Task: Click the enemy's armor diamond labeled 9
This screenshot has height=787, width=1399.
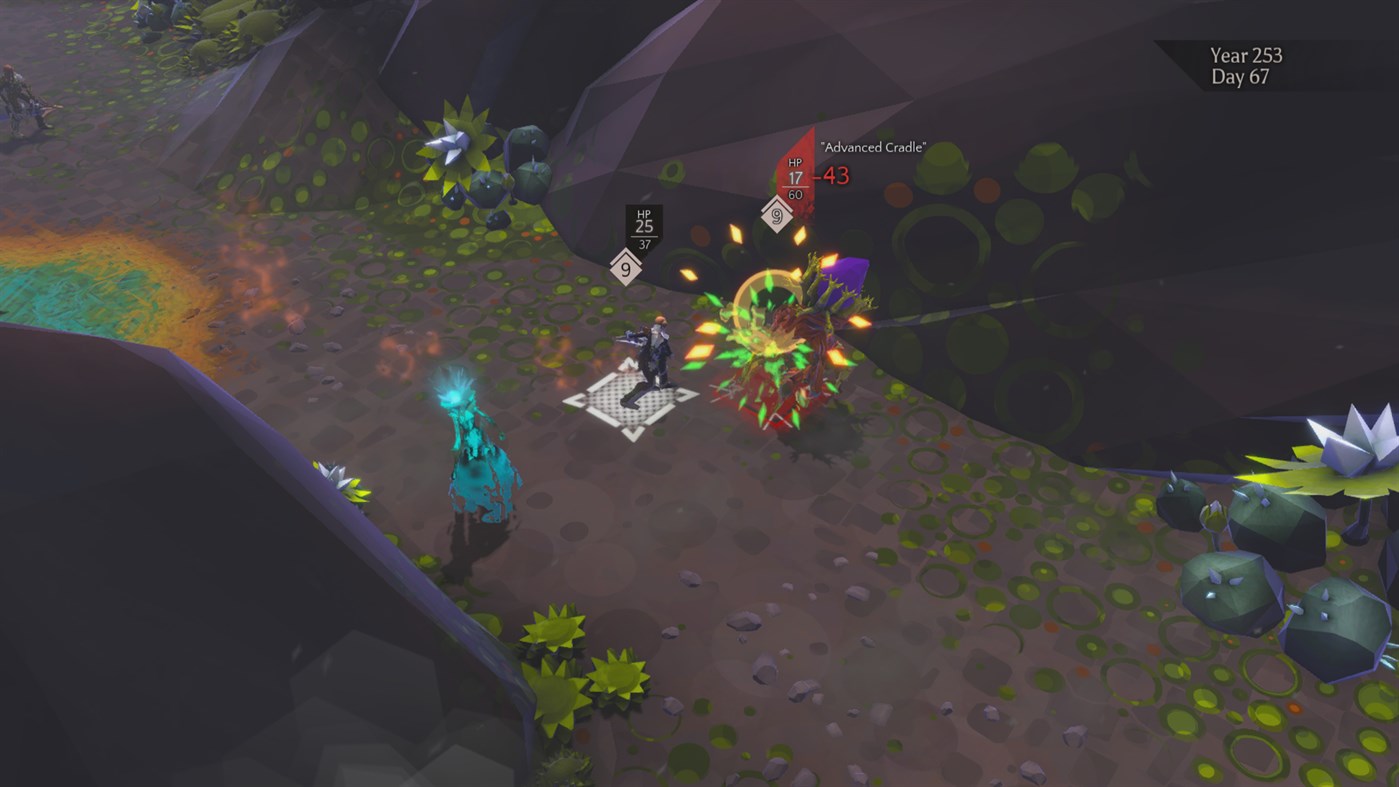Action: pos(778,215)
